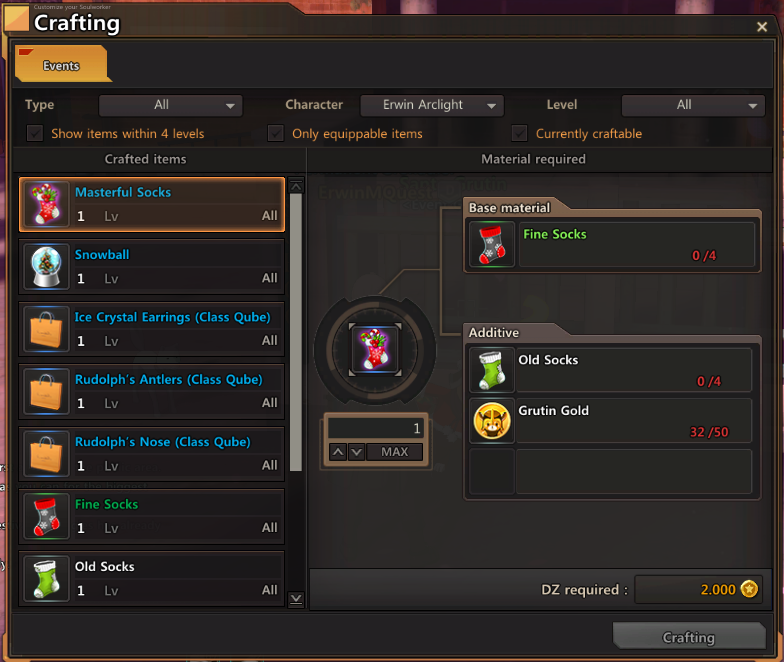Open the Character dropdown showing Erwin Arclight

(x=429, y=105)
